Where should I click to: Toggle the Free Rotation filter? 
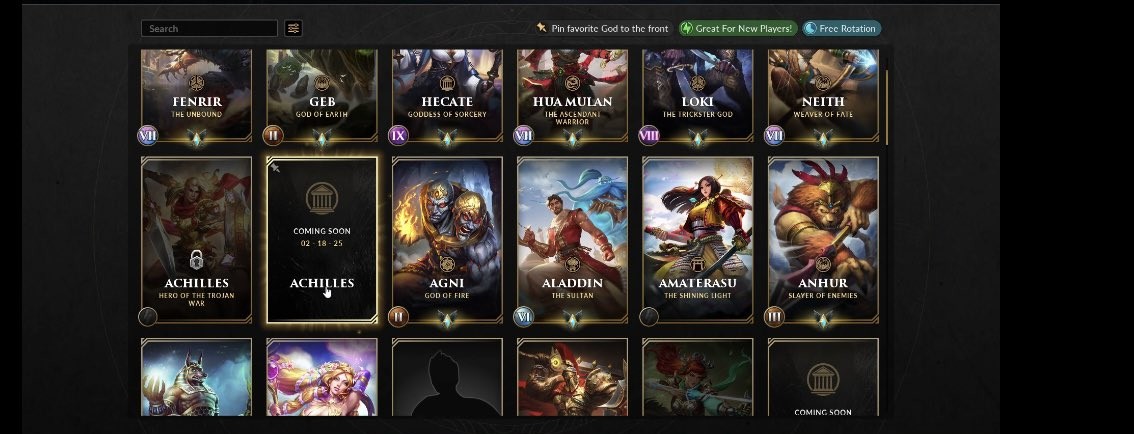[841, 29]
